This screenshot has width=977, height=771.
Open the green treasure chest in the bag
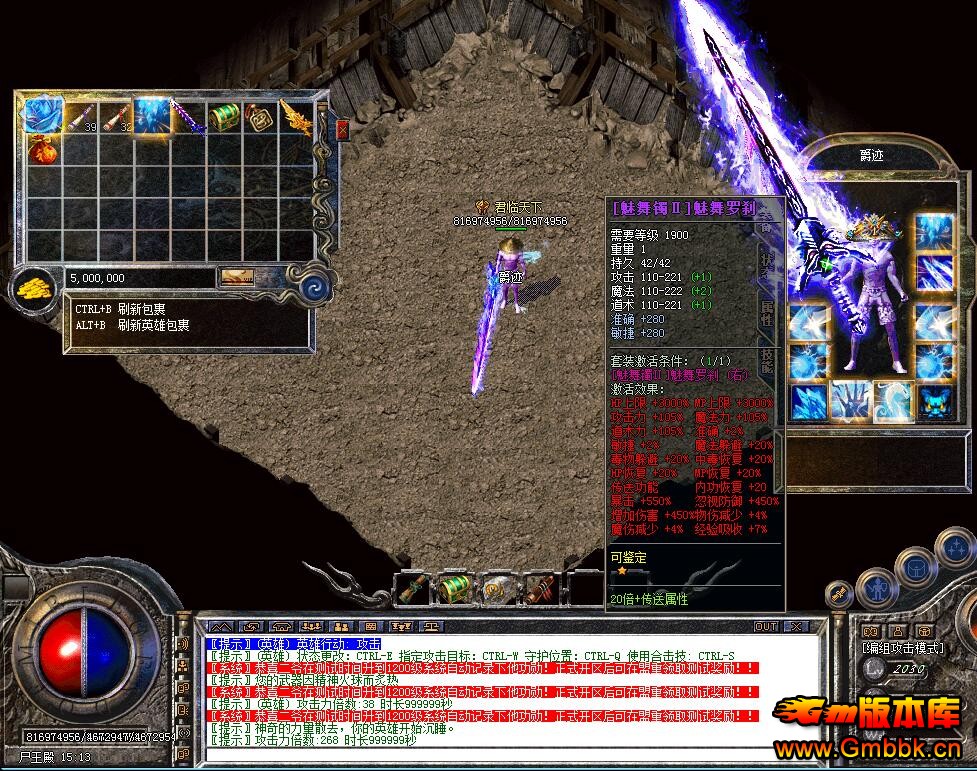coord(224,117)
